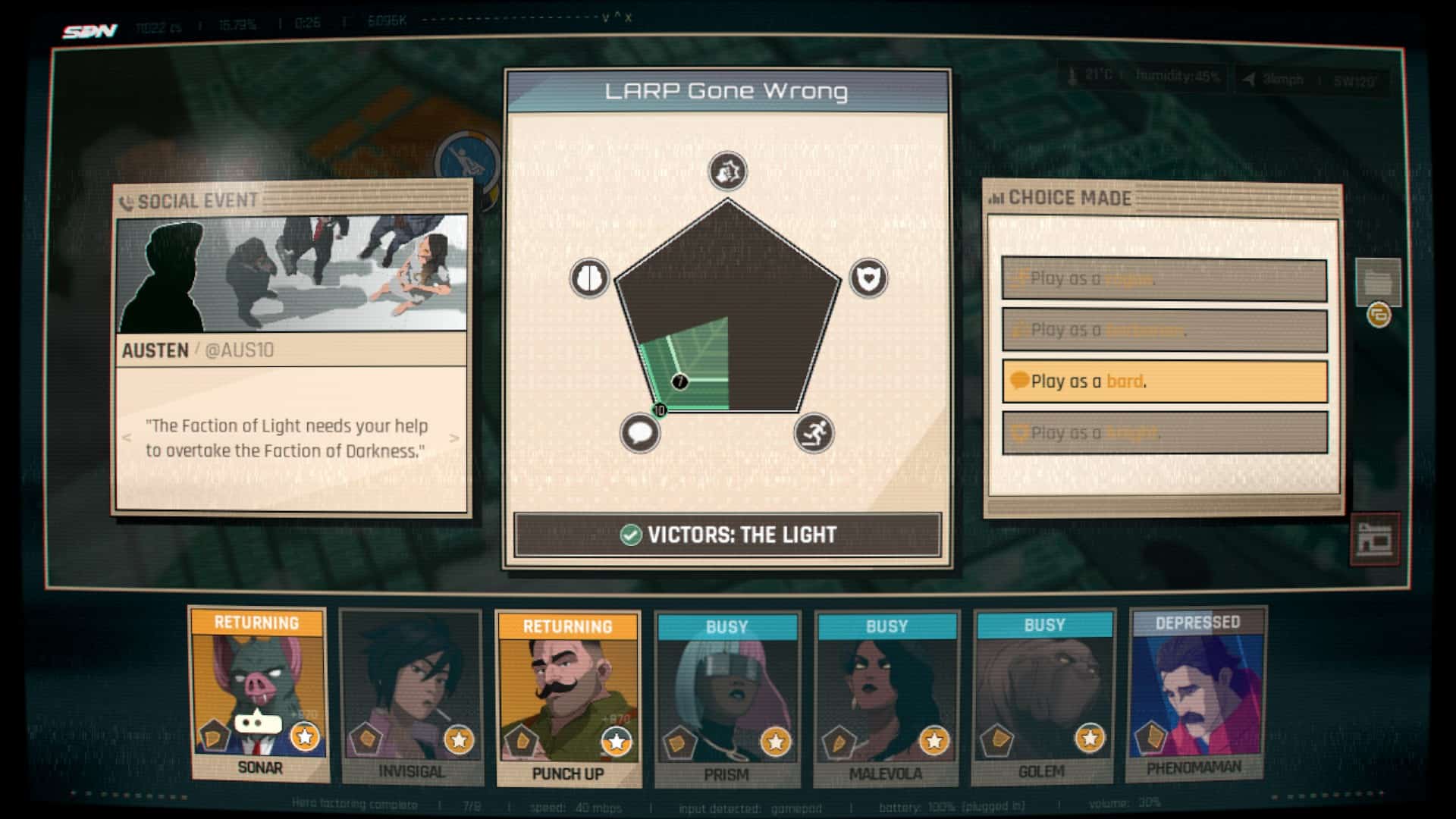The height and width of the screenshot is (819, 1456).
Task: Select the shield heart vigor stat icon
Action: (868, 278)
